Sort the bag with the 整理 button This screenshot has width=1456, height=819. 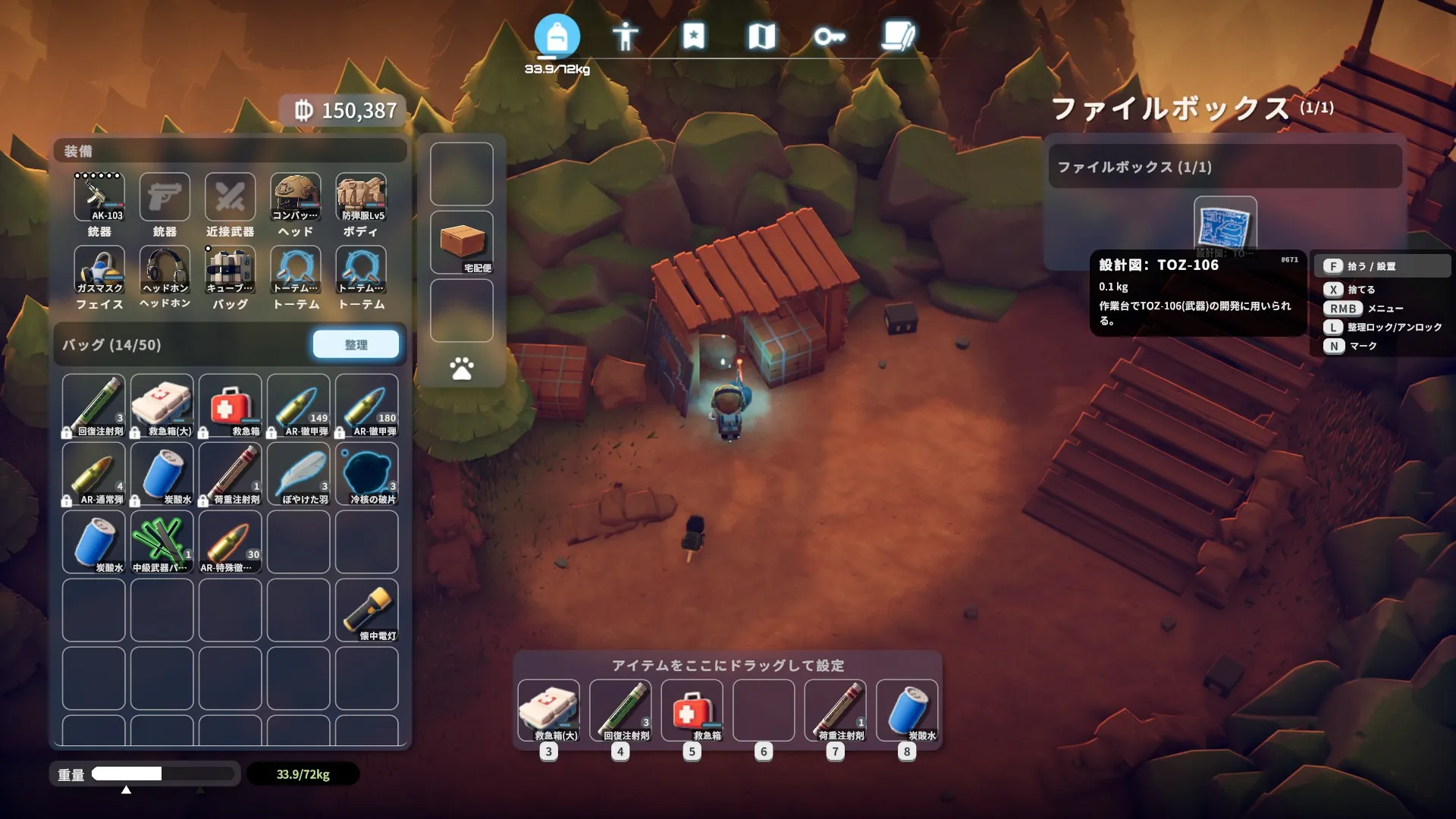tap(356, 344)
